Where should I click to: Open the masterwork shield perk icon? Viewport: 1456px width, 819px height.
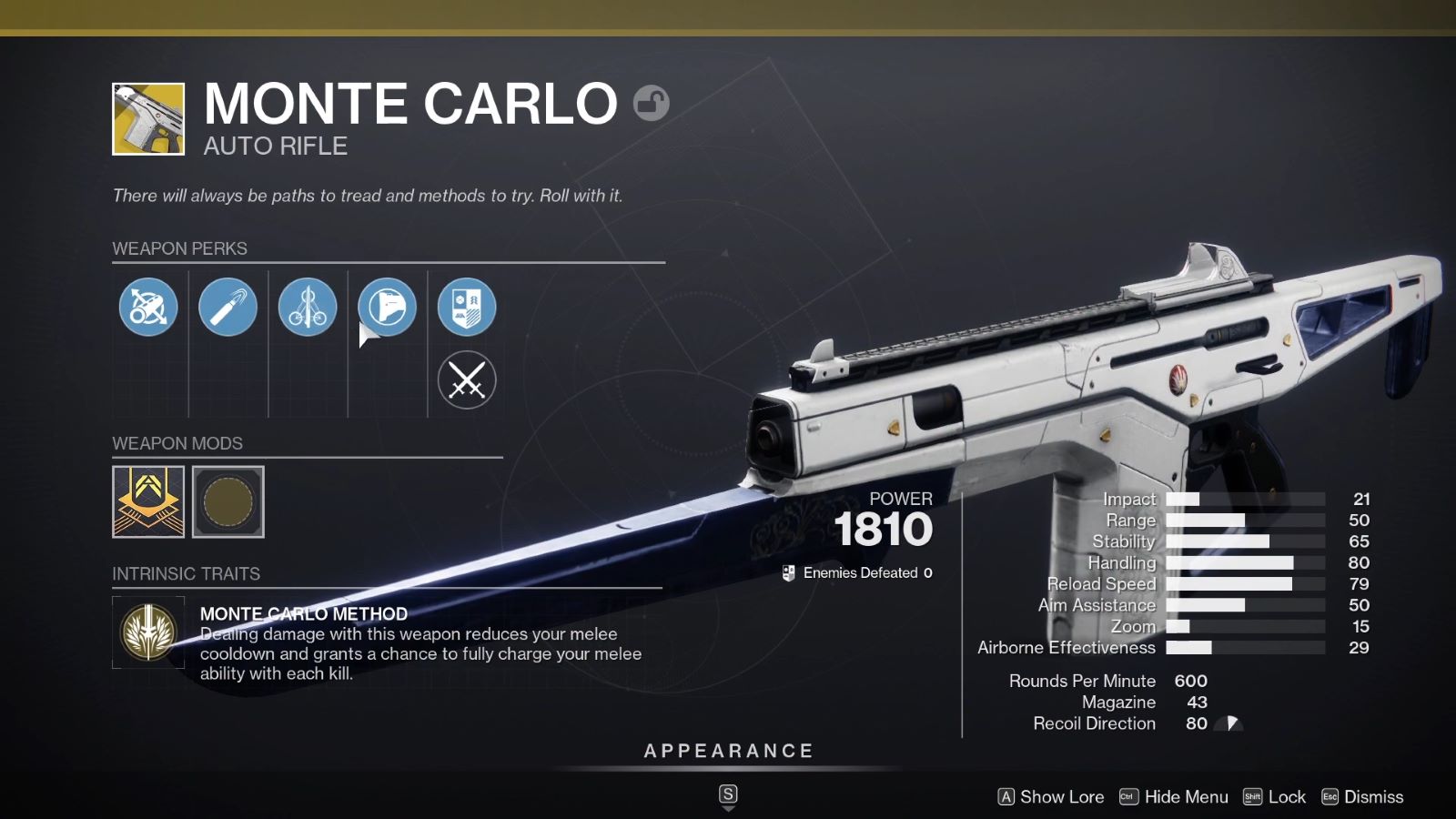click(467, 308)
